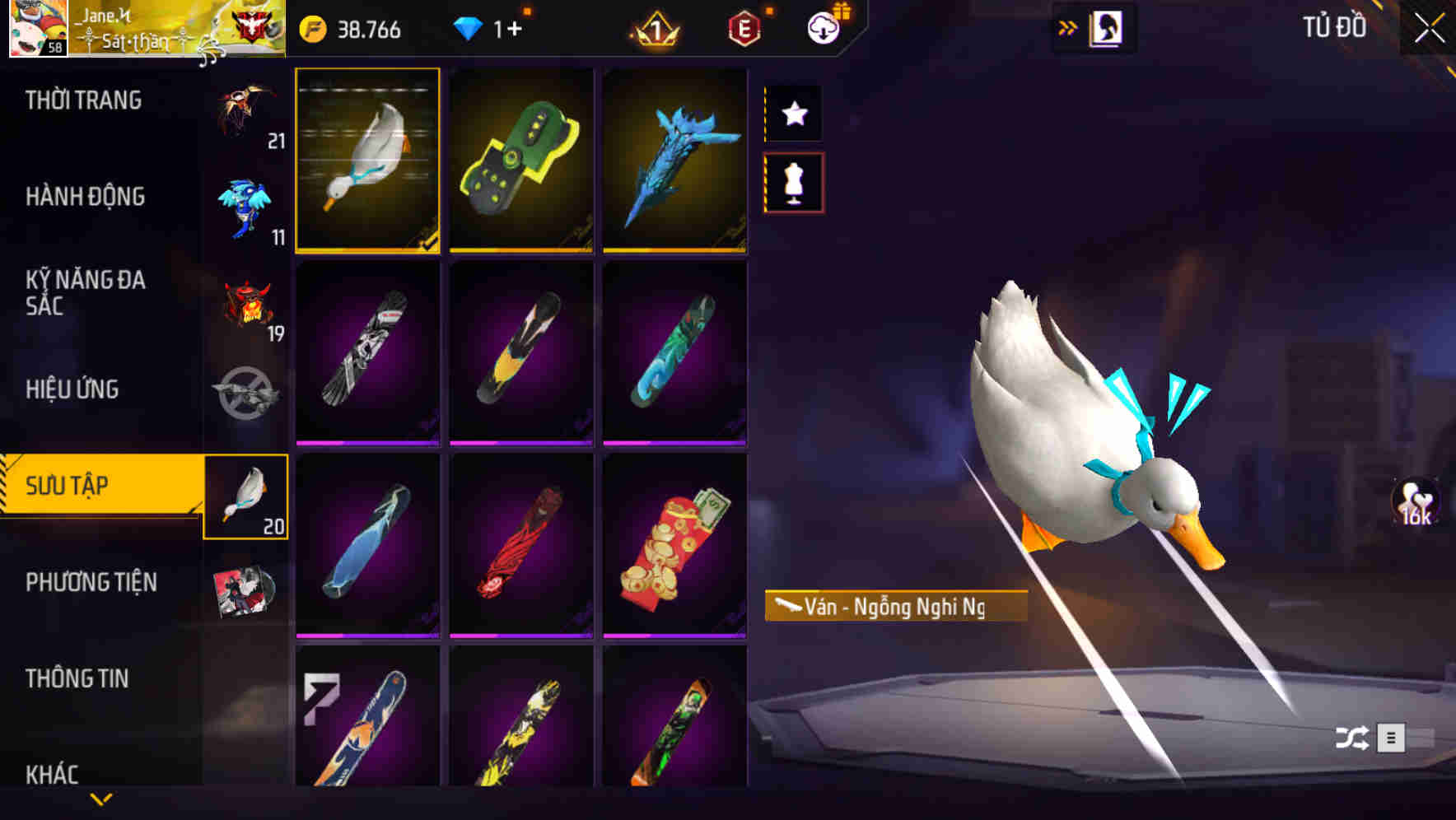The width and height of the screenshot is (1456, 820).
Task: Toggle the wardrobe card panel near top right
Action: 1104,26
